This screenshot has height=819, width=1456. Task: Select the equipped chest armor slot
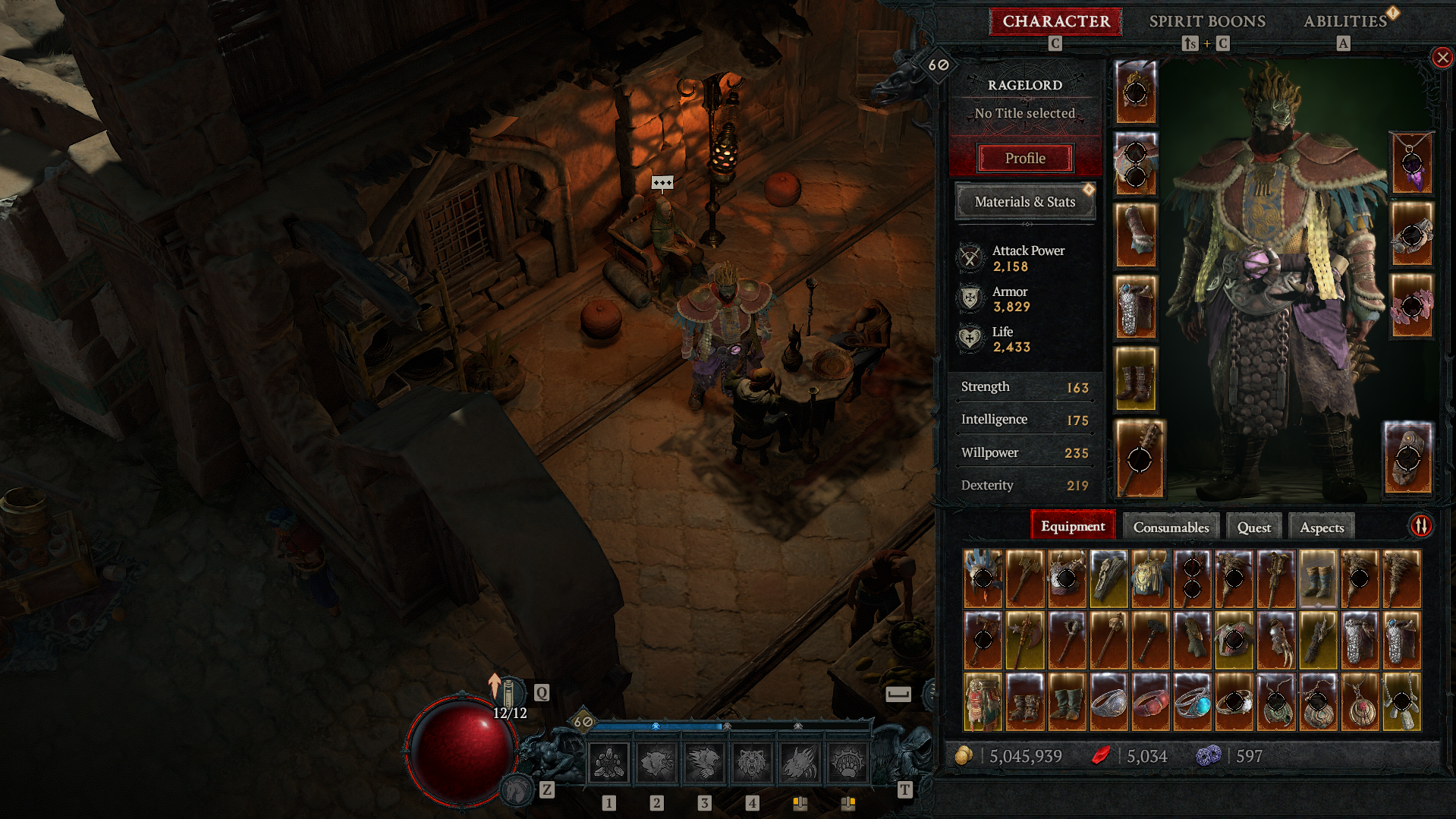point(1135,163)
